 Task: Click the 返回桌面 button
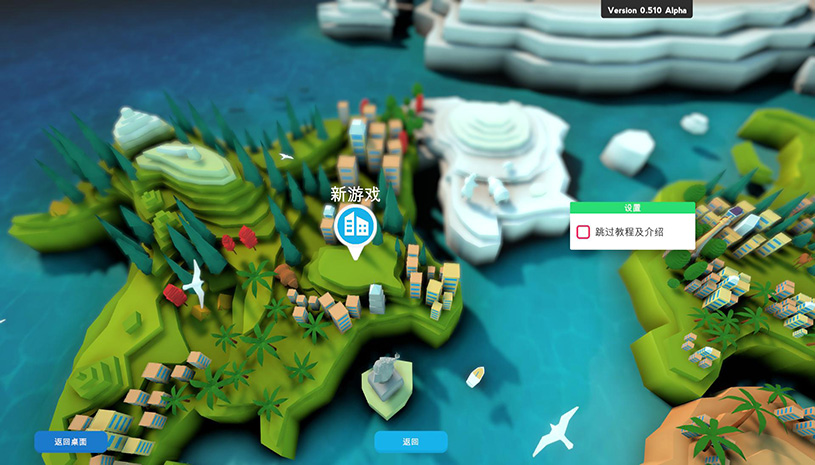tap(70, 441)
